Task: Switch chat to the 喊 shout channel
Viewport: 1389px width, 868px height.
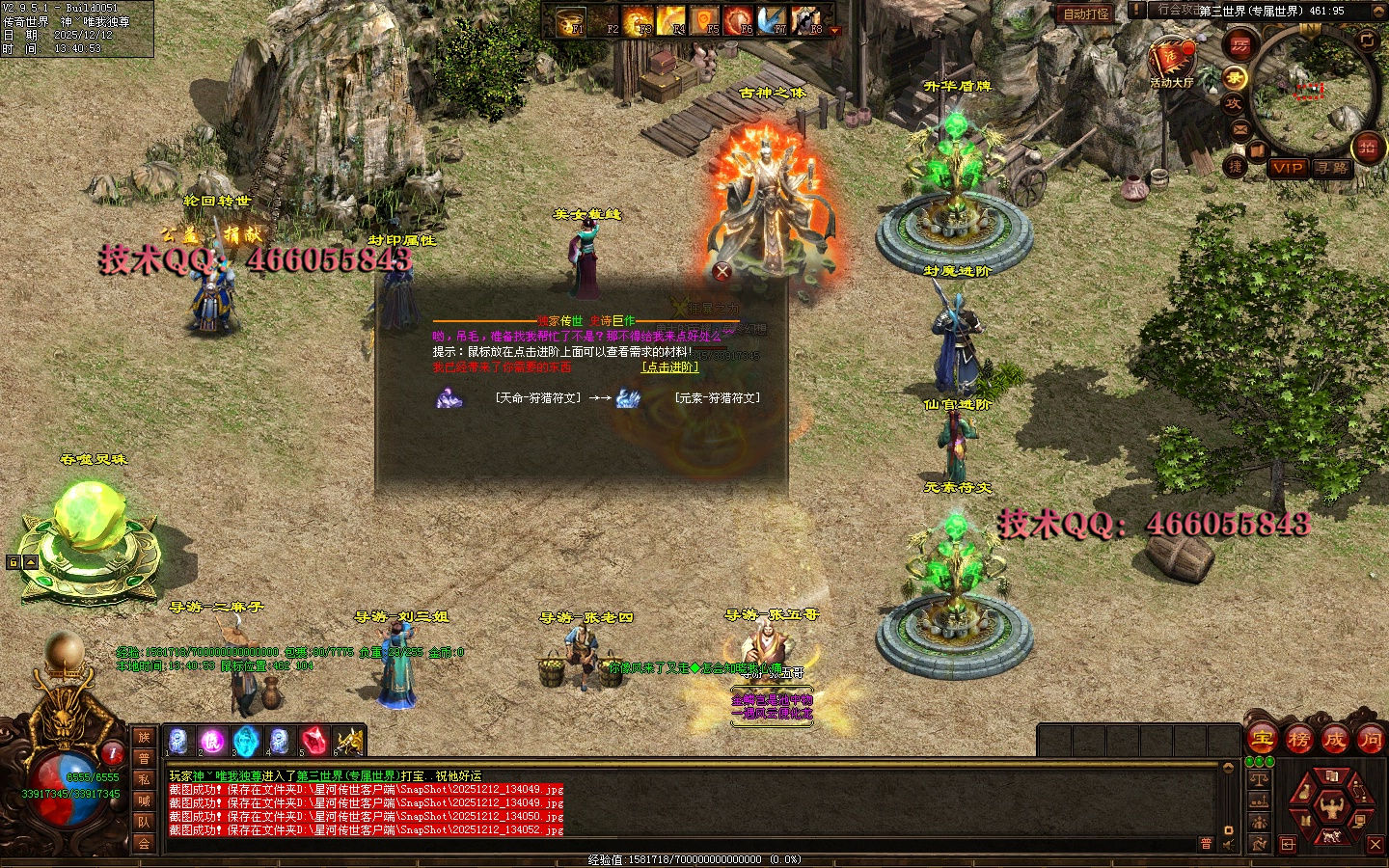Action: (144, 800)
